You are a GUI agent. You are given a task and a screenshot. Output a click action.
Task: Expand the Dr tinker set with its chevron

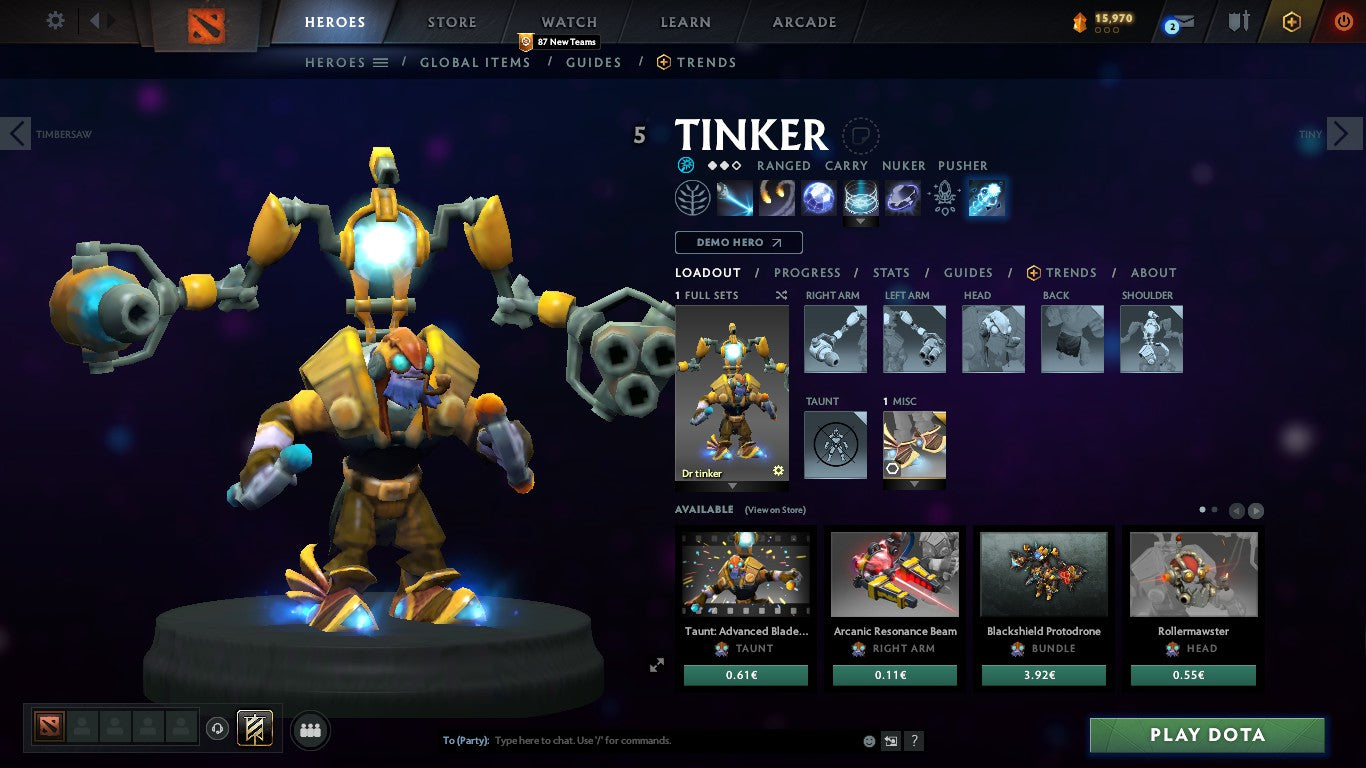click(731, 487)
